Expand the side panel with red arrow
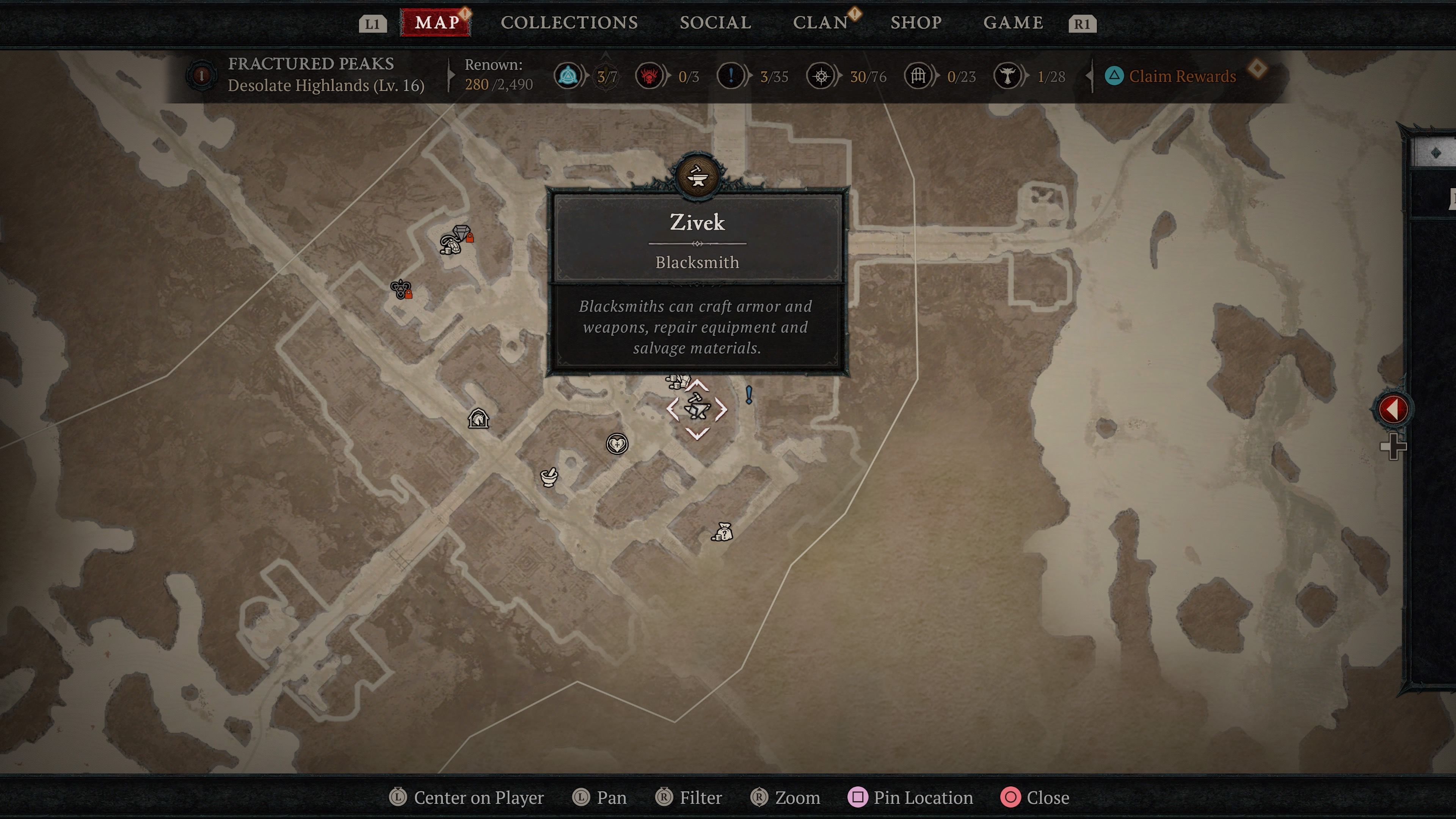This screenshot has height=819, width=1456. point(1392,409)
